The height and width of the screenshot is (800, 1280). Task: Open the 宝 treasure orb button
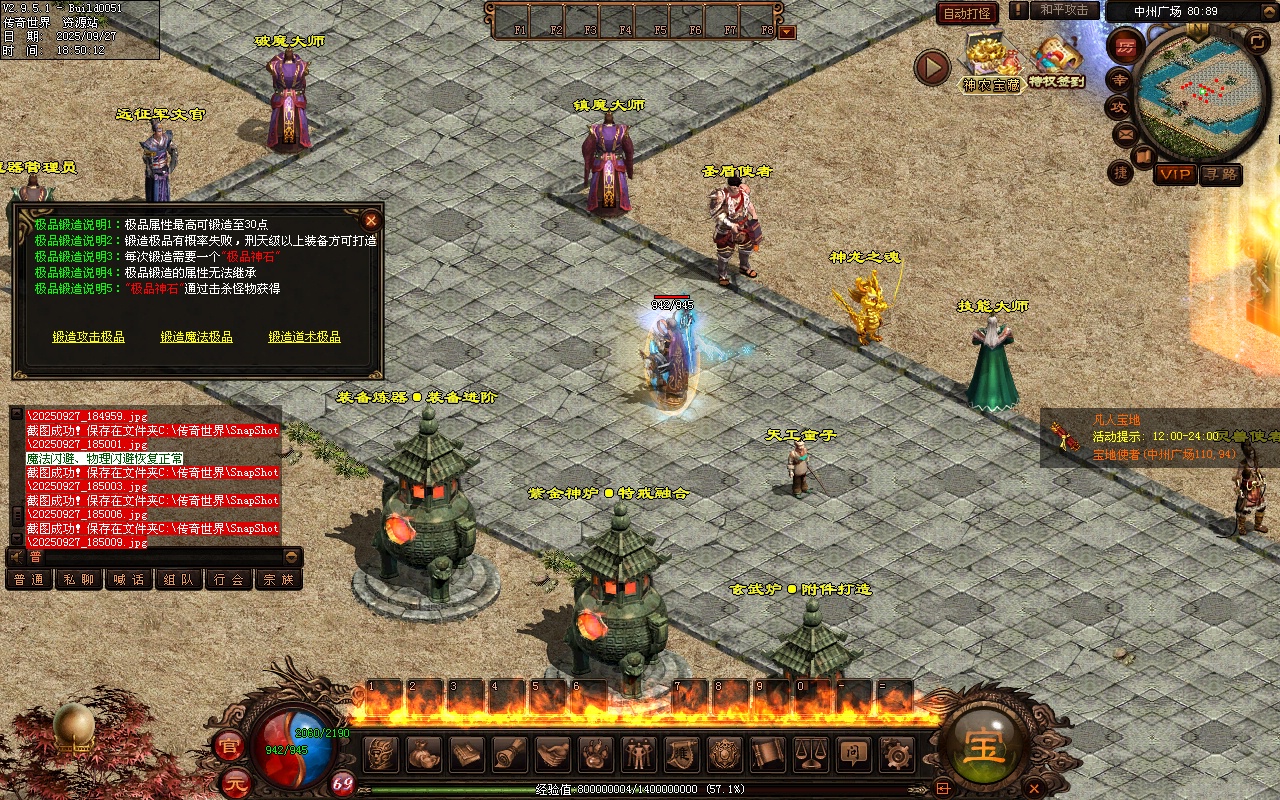tap(983, 744)
